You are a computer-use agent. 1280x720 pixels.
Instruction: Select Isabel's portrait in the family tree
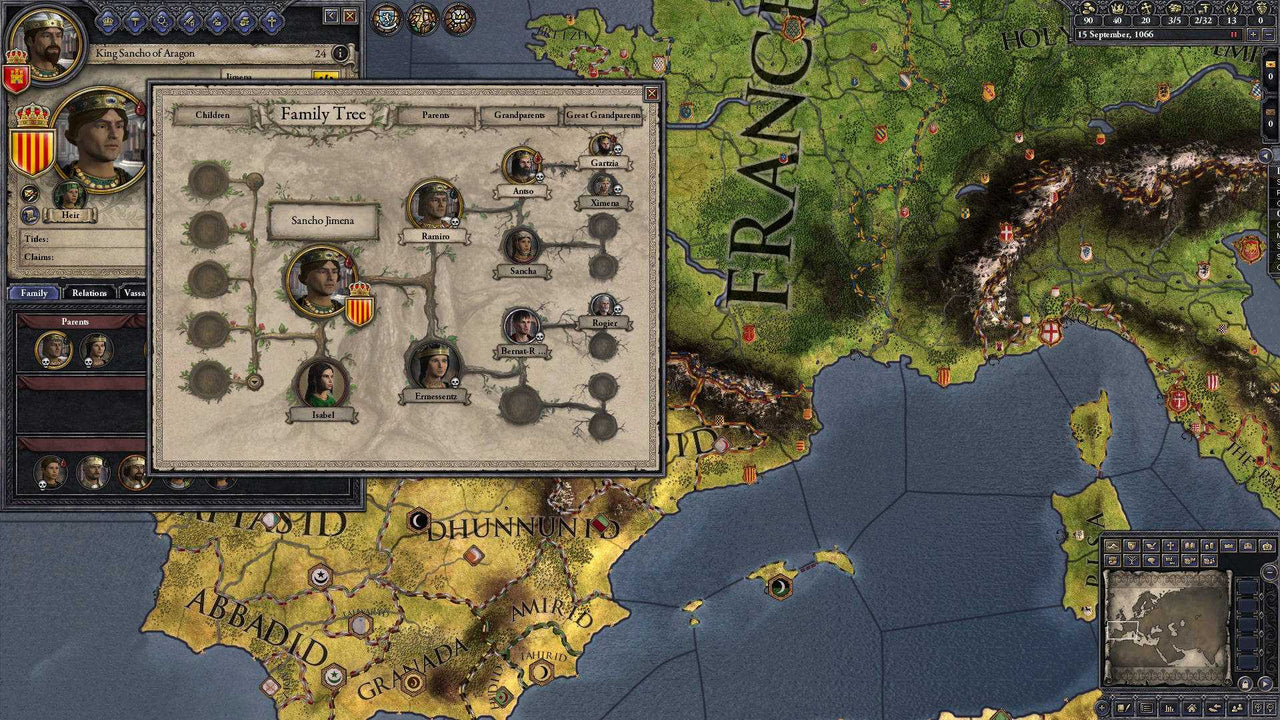322,385
